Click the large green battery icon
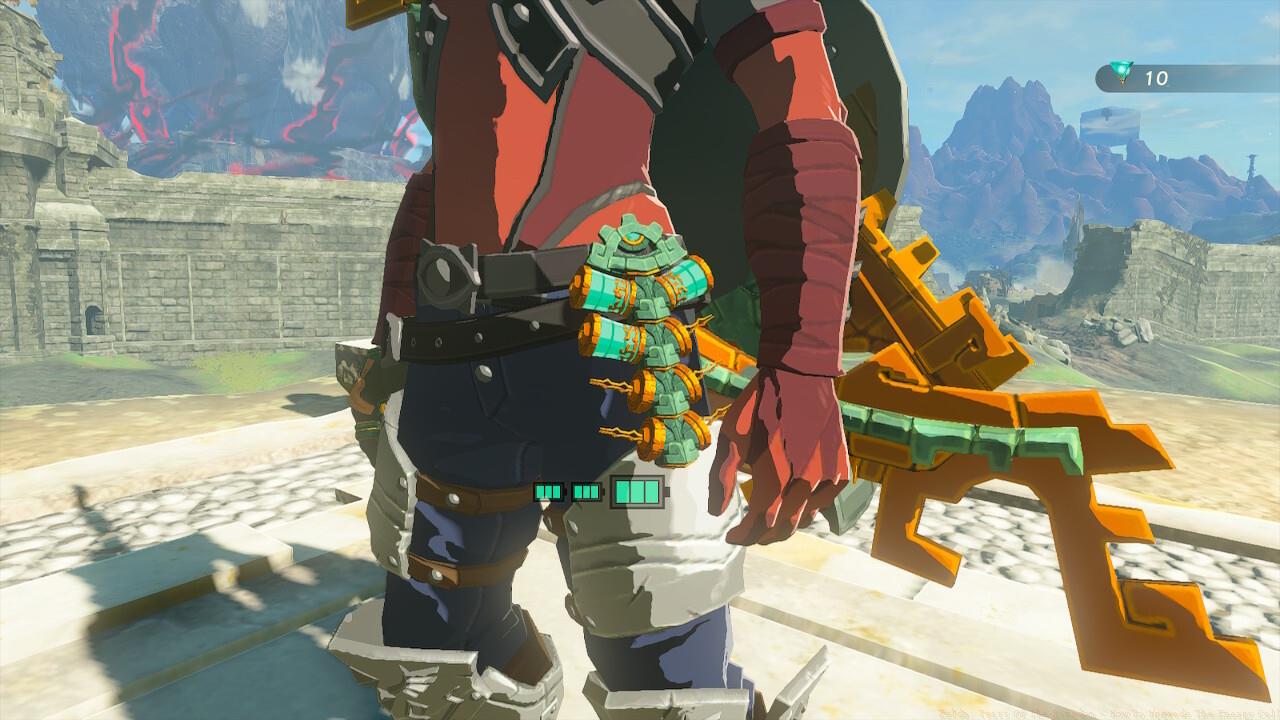The width and height of the screenshot is (1280, 720). (x=638, y=492)
